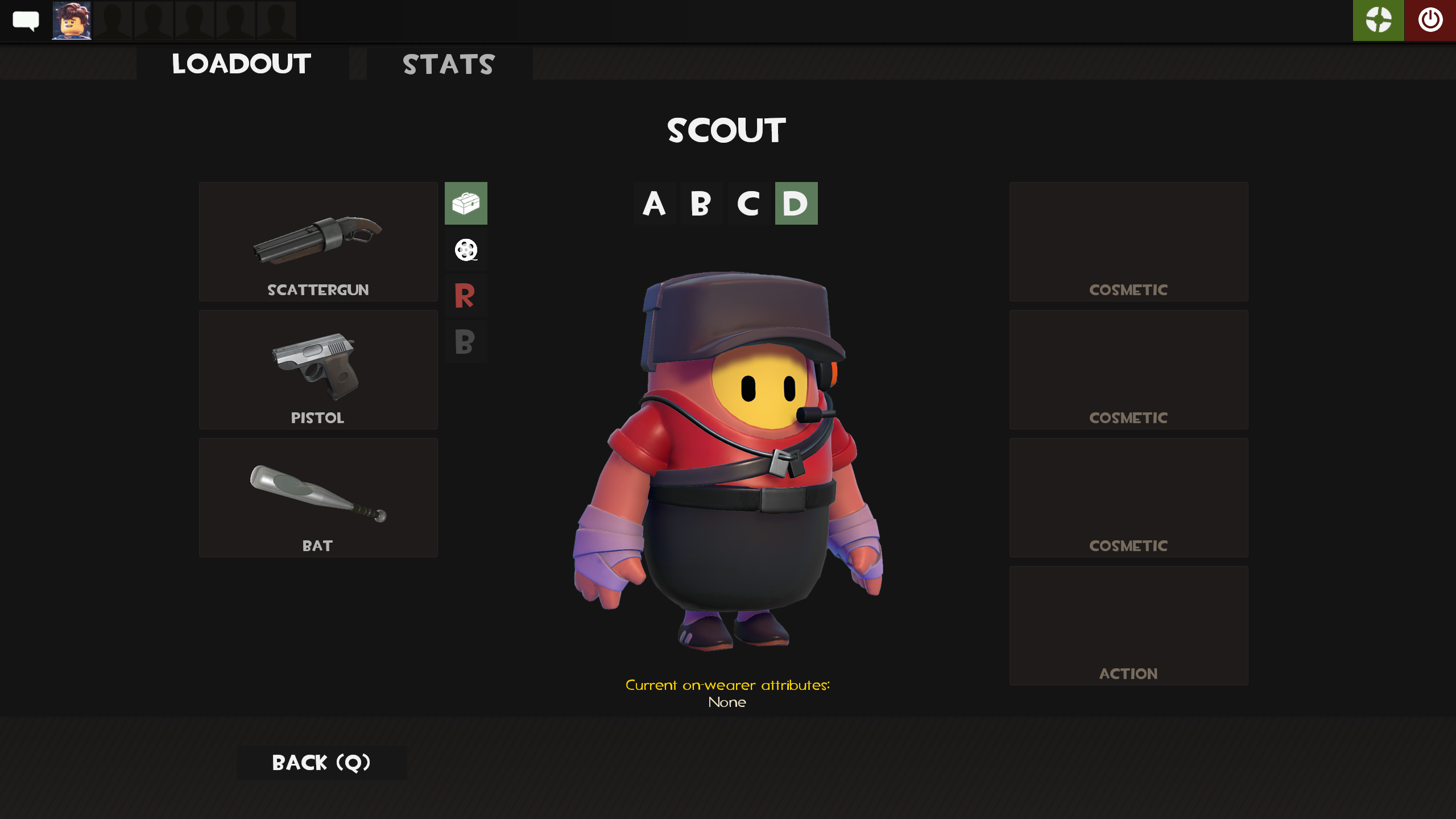Image resolution: width=1456 pixels, height=819 pixels.
Task: Click your player avatar thumbnail
Action: coord(71,20)
